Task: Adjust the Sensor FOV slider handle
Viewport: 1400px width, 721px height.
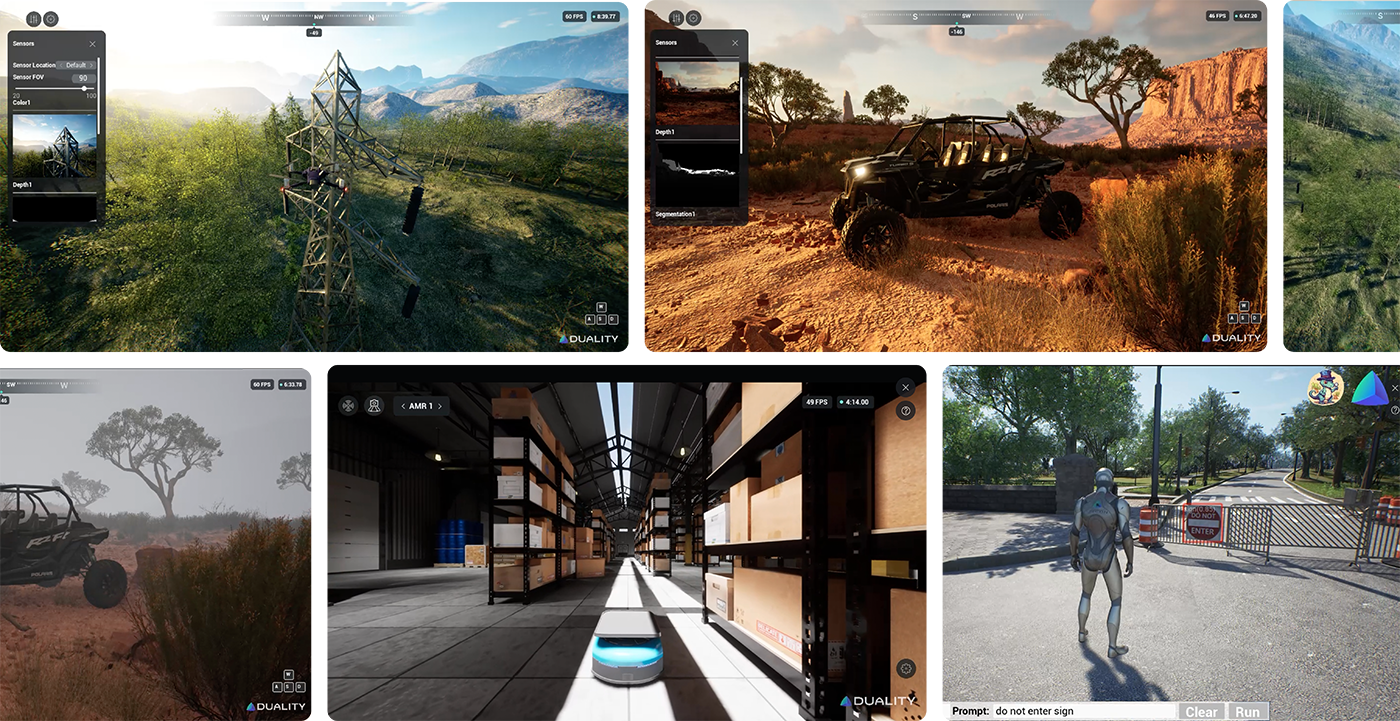Action: (x=84, y=89)
